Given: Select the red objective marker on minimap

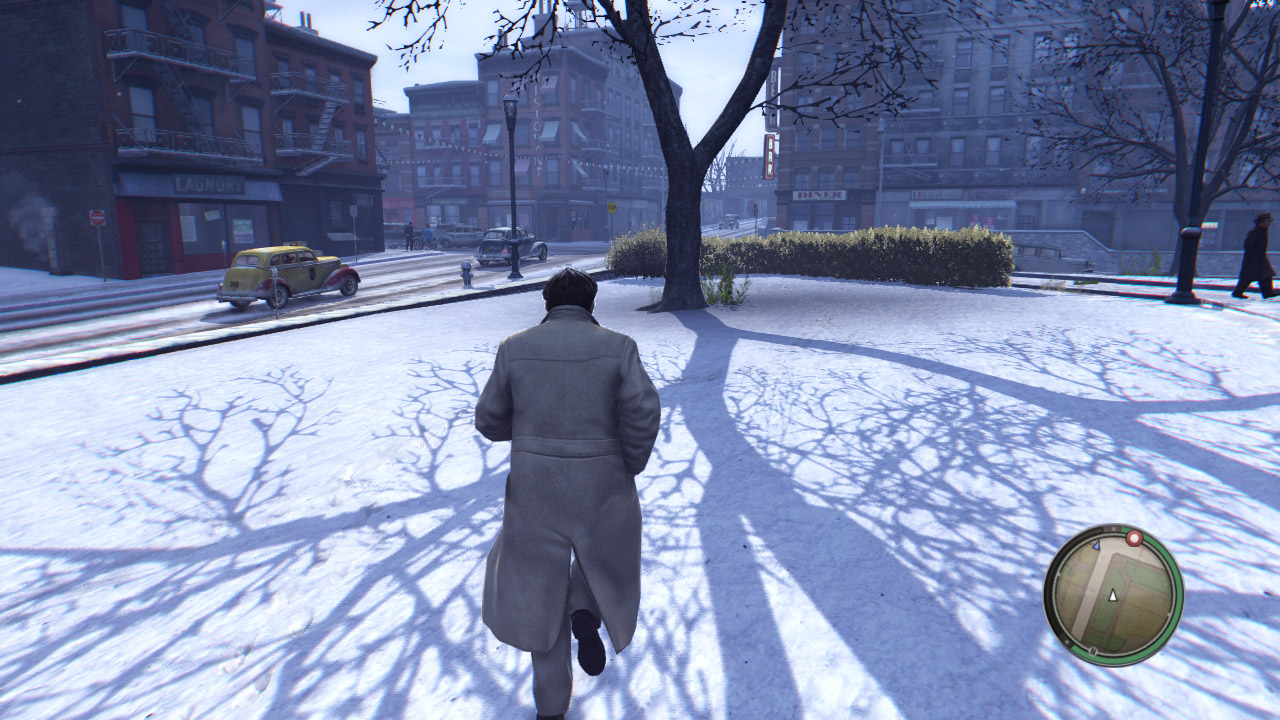Looking at the screenshot, I should (x=1134, y=539).
